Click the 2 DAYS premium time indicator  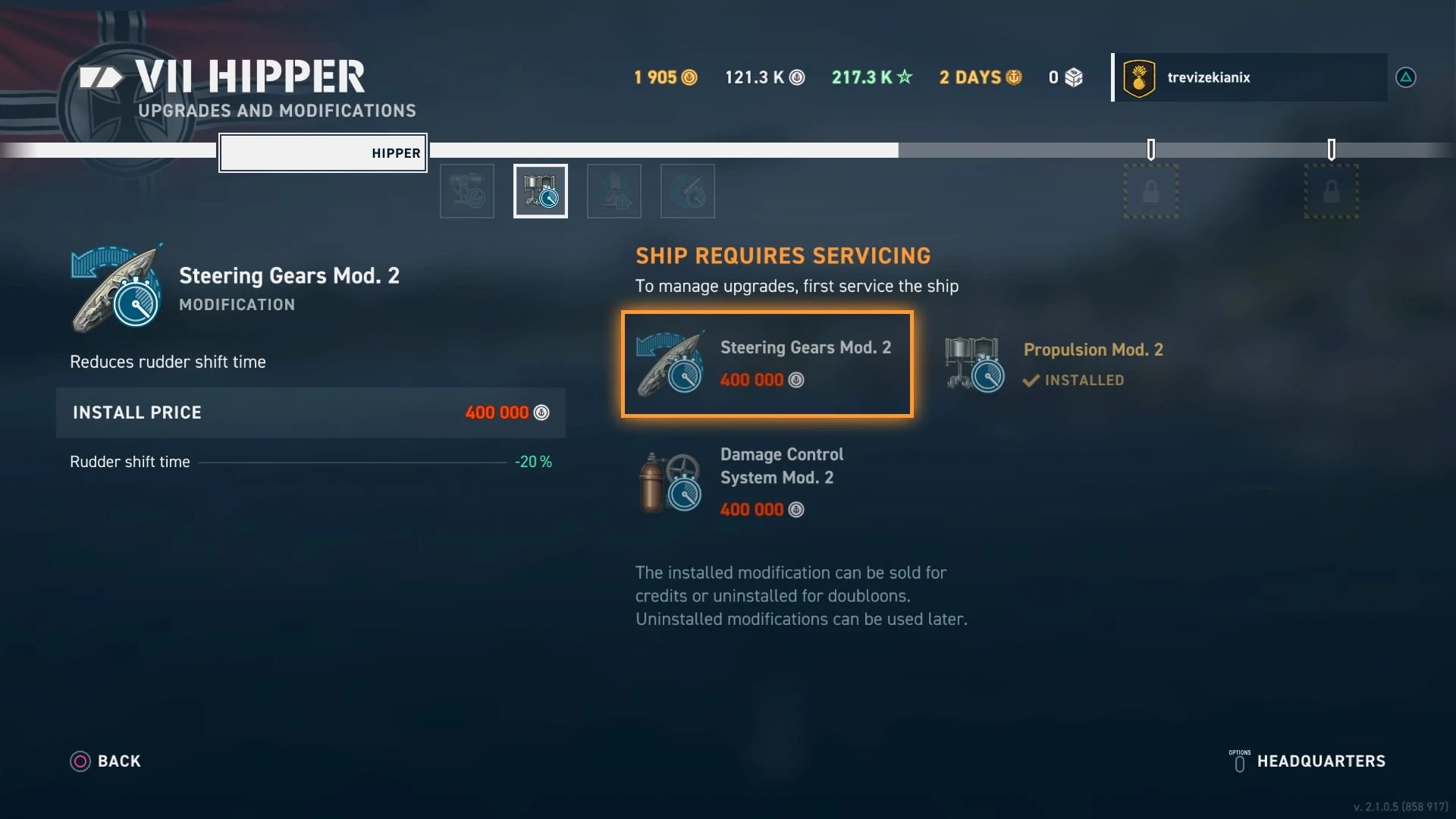(x=981, y=77)
